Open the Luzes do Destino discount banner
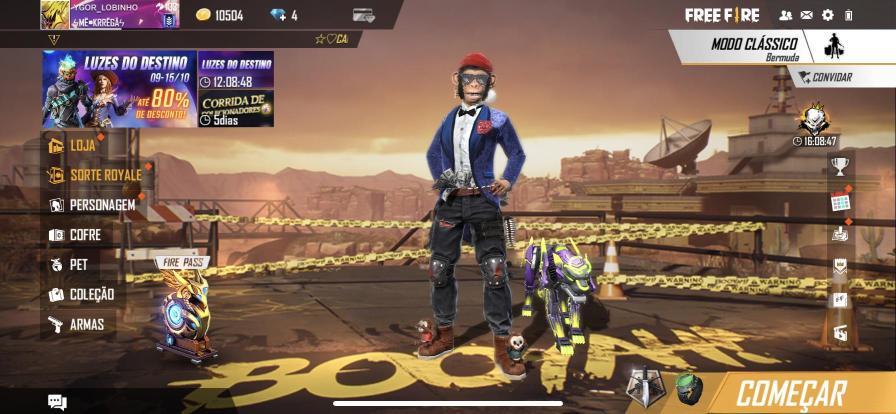The height and width of the screenshot is (414, 896). [118, 89]
